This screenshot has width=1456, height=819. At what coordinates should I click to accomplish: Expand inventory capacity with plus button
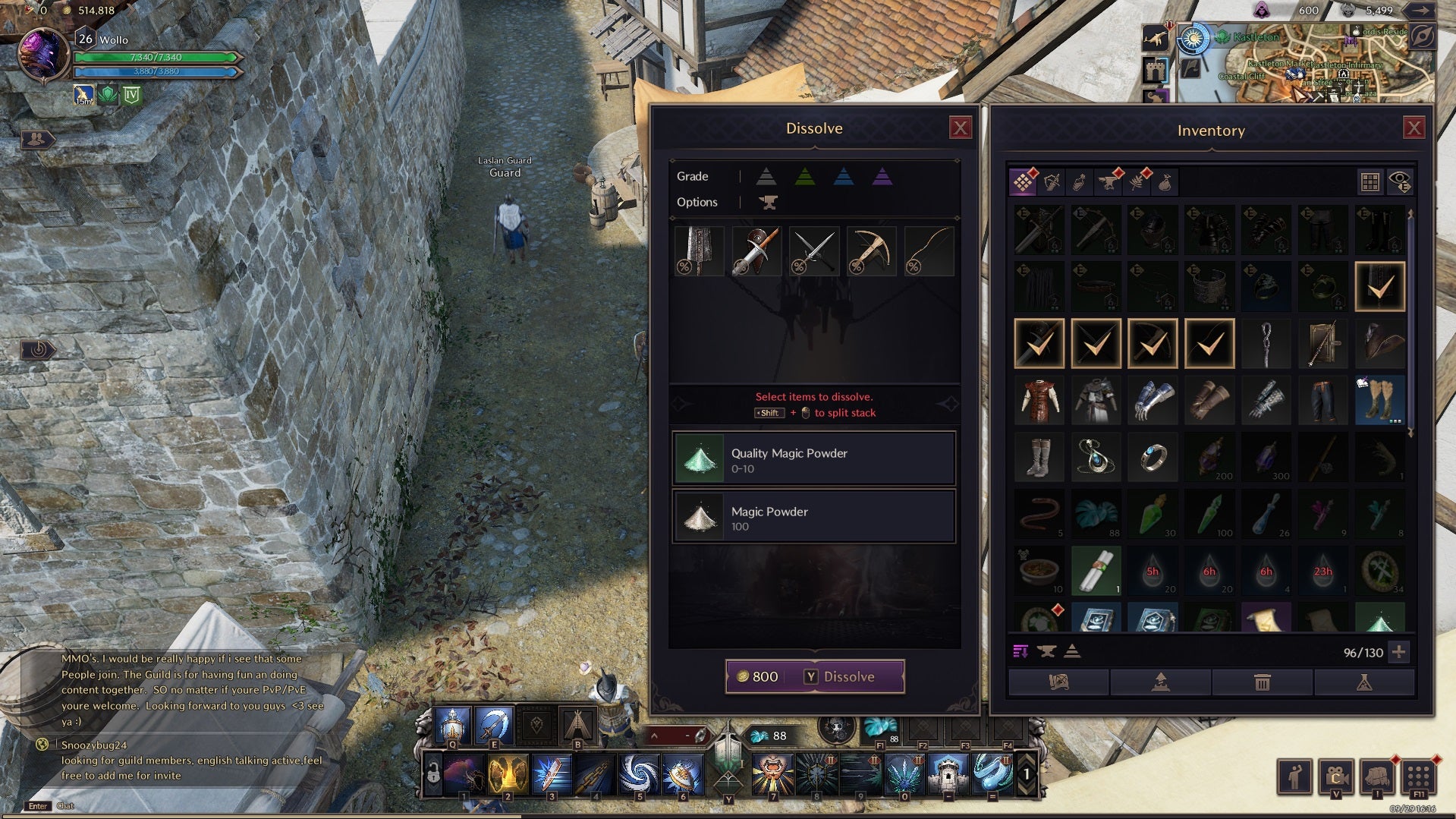point(1399,652)
